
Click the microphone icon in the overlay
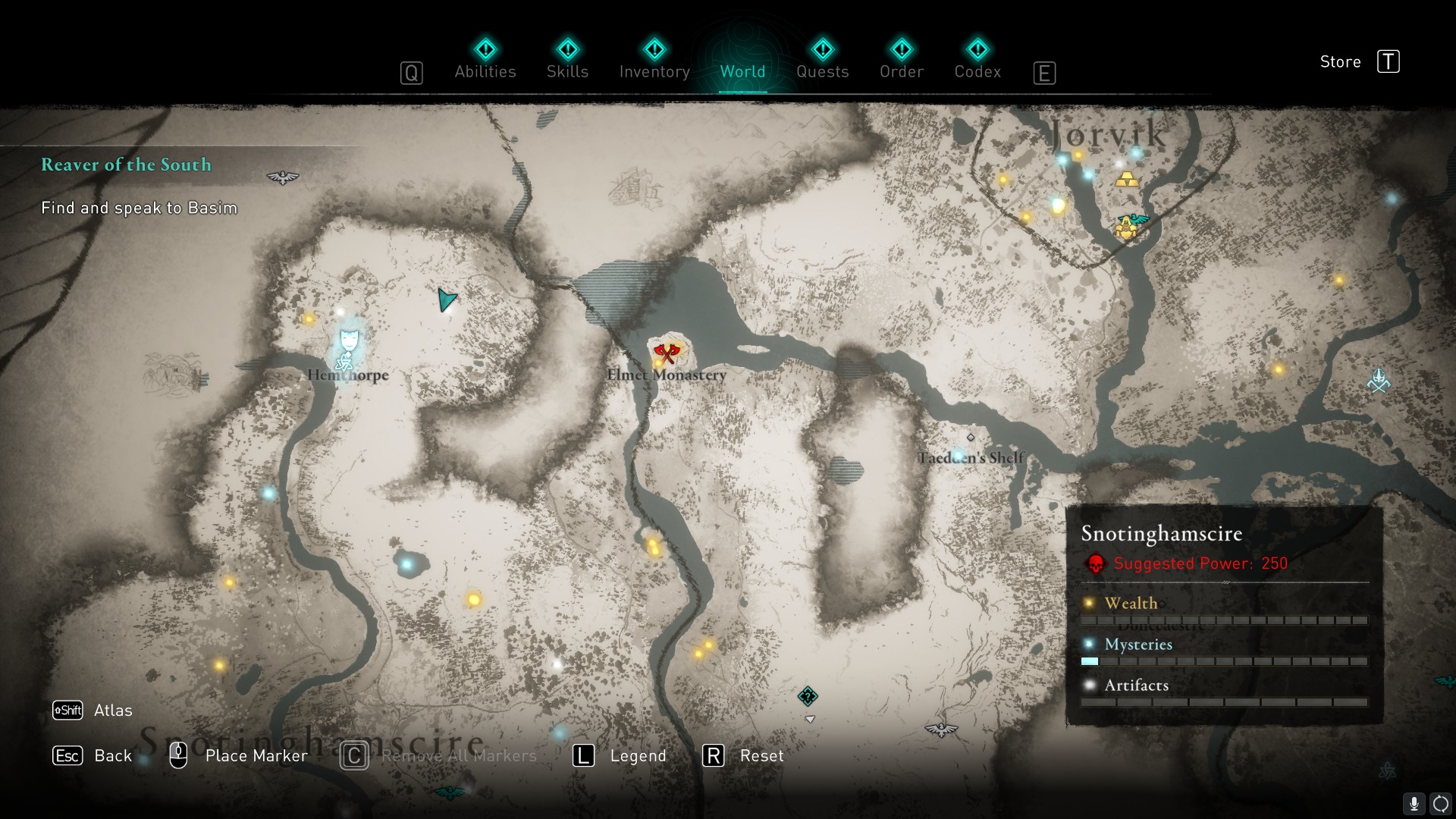pos(1414,803)
